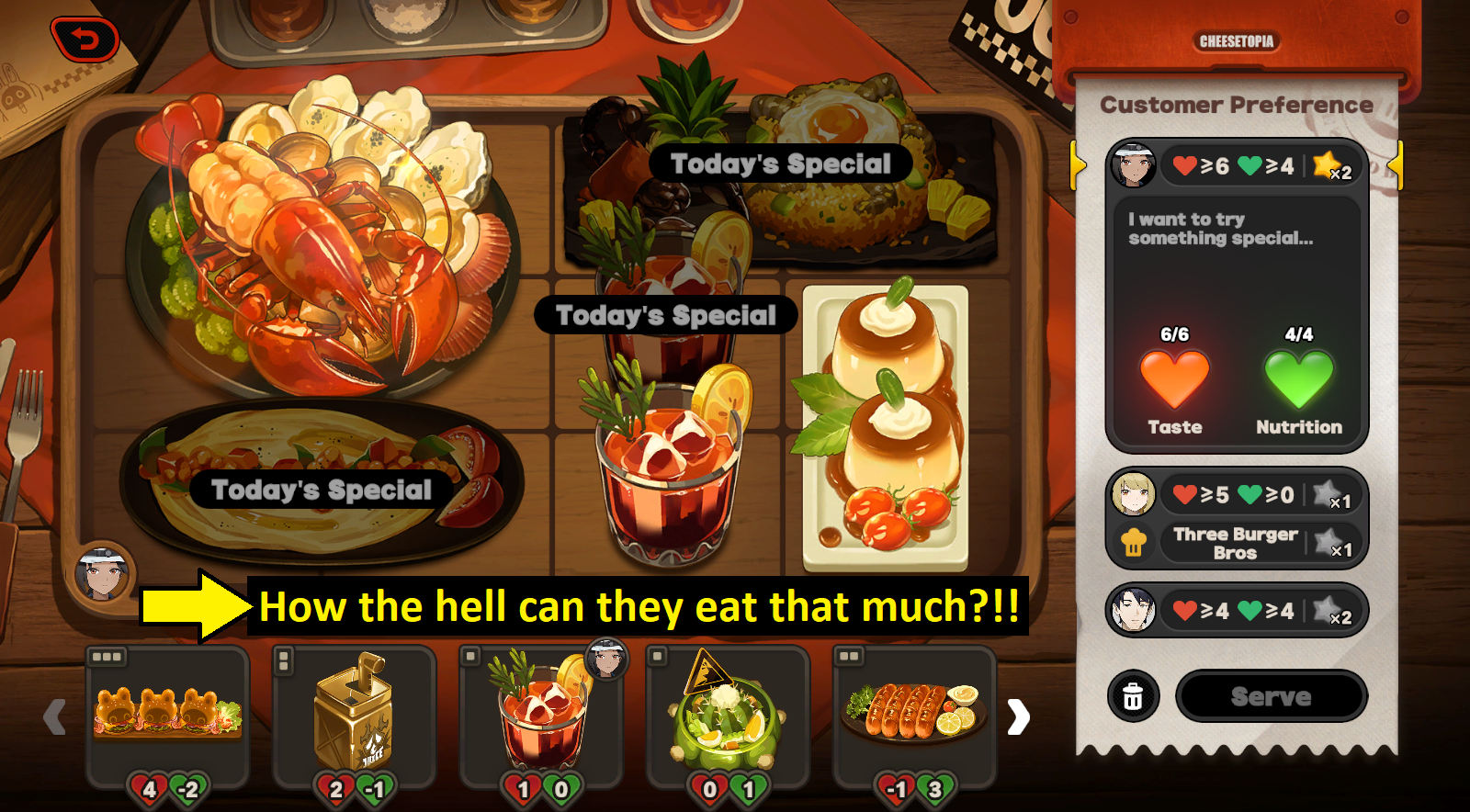Select the first customer's portrait
Viewport: 1470px width, 812px height.
click(1136, 166)
